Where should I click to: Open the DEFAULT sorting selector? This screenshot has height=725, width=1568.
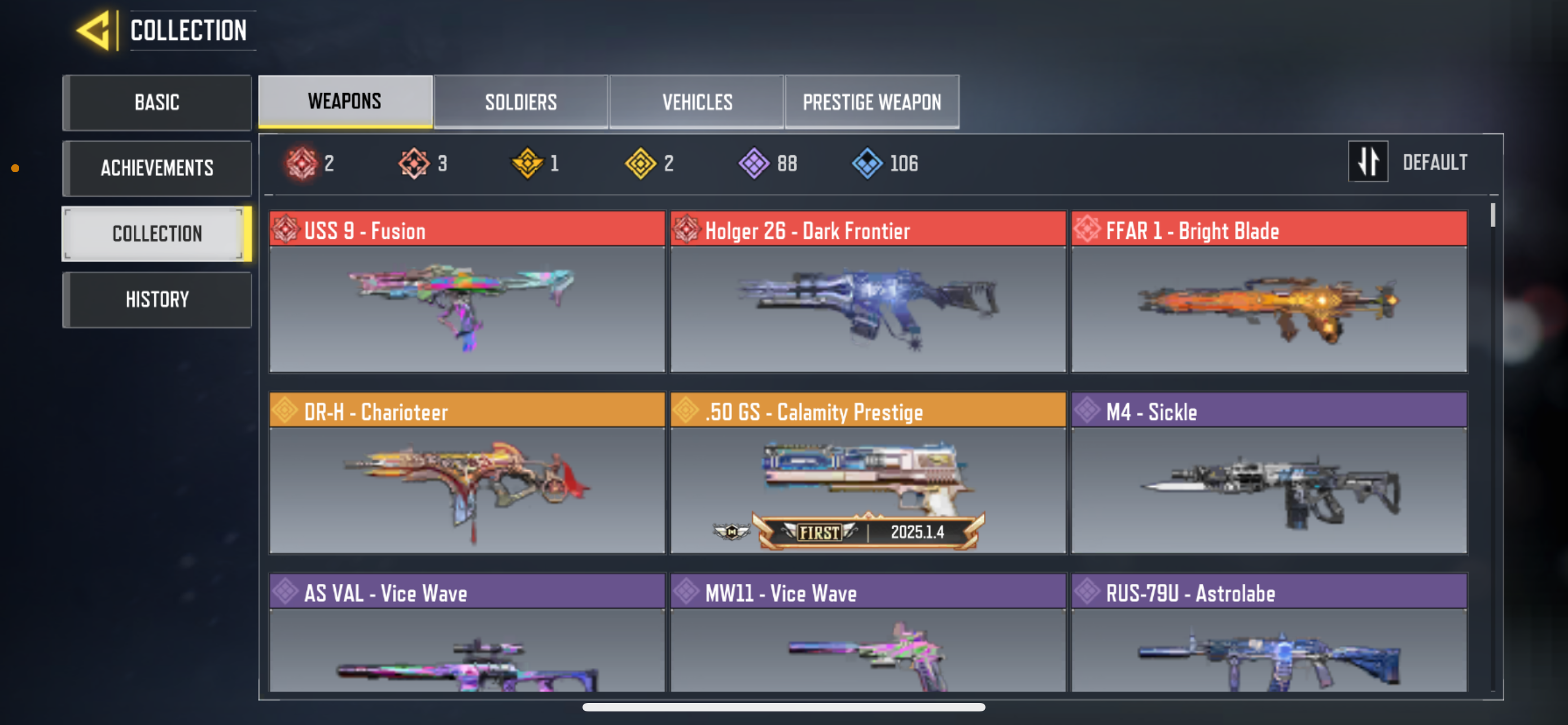pyautogui.click(x=1434, y=161)
